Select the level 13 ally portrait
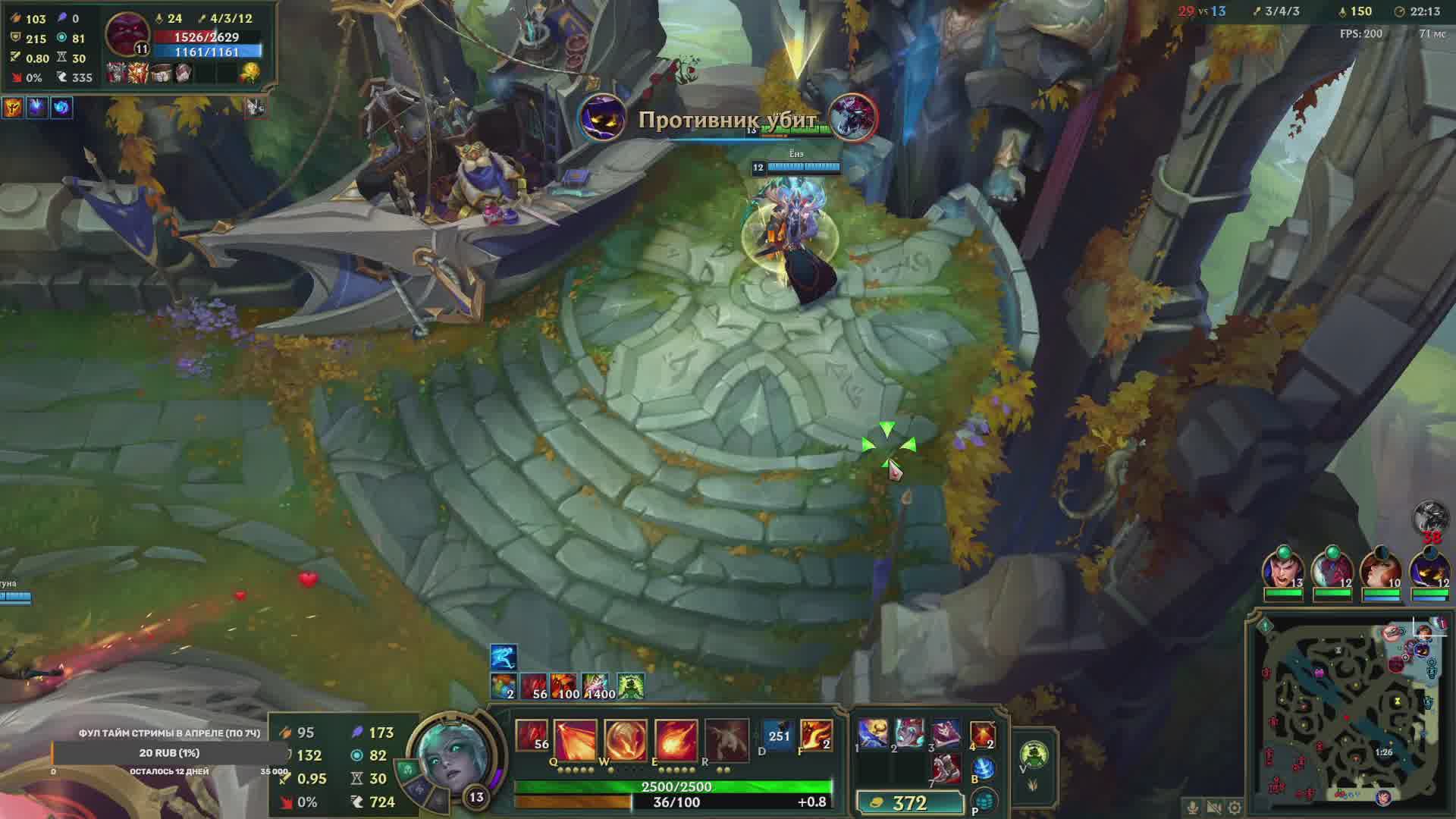Image resolution: width=1456 pixels, height=819 pixels. tap(1283, 570)
